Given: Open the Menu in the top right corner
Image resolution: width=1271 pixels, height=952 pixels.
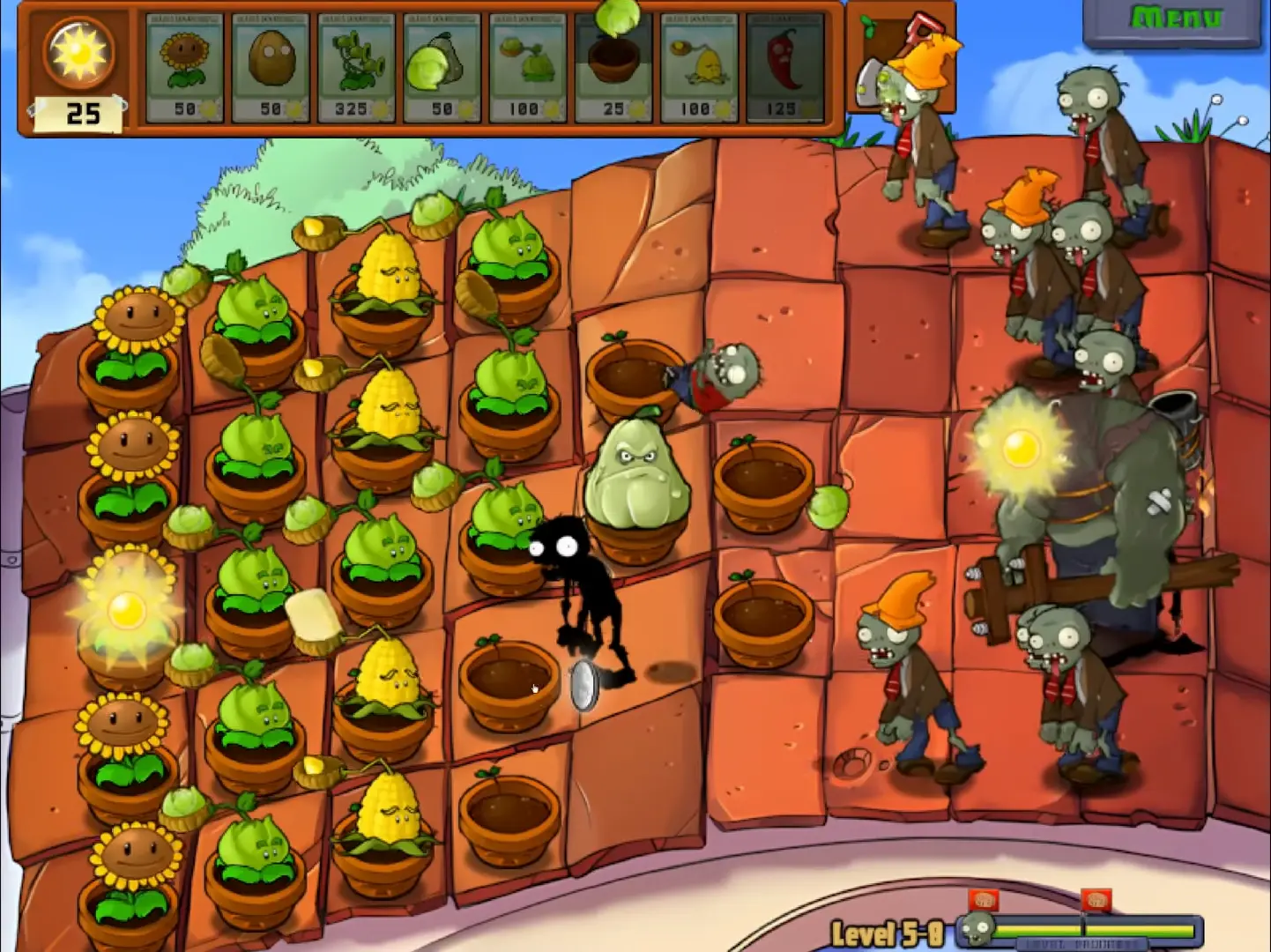Looking at the screenshot, I should [x=1175, y=16].
